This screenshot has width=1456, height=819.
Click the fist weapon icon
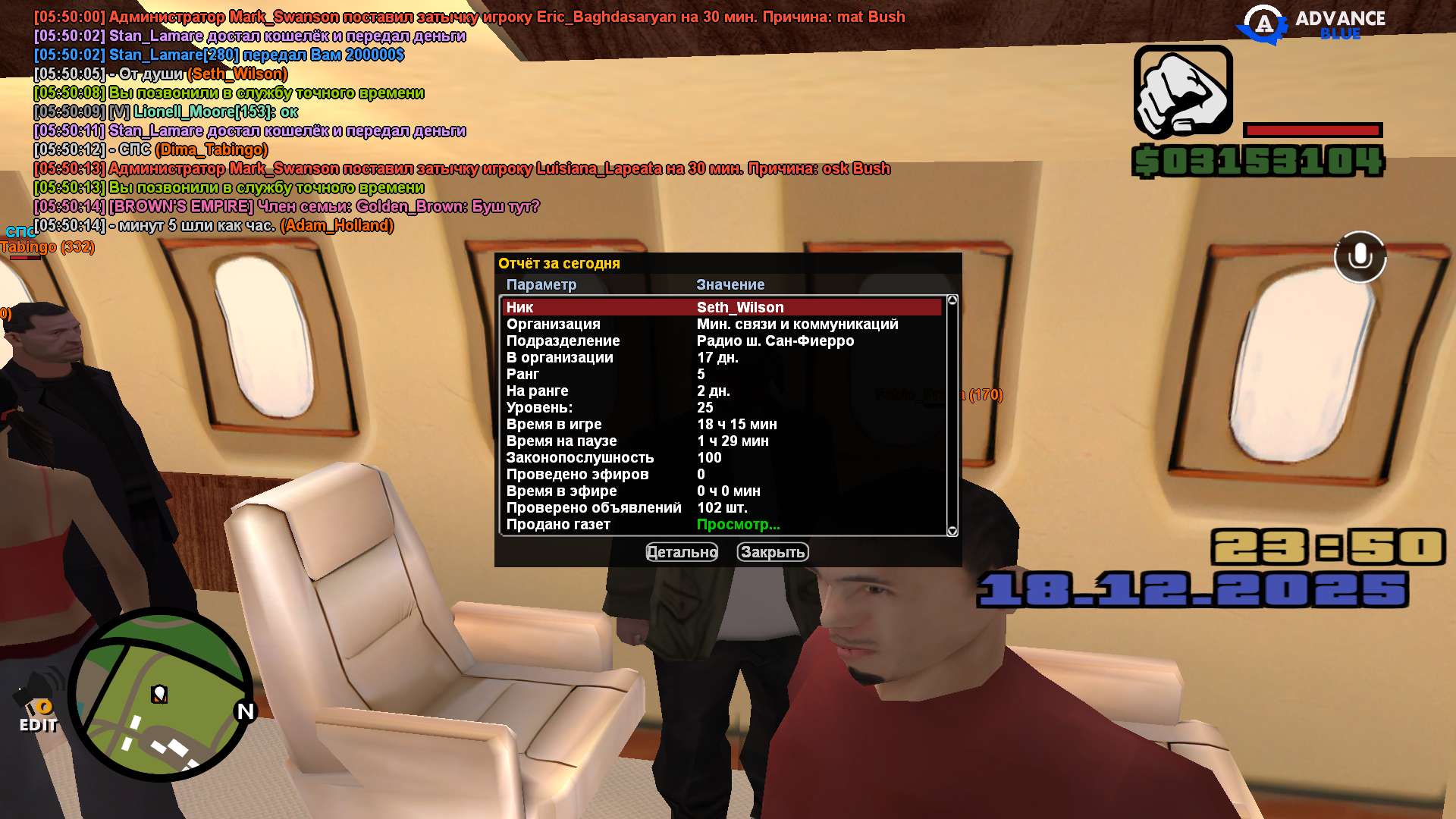(x=1183, y=92)
